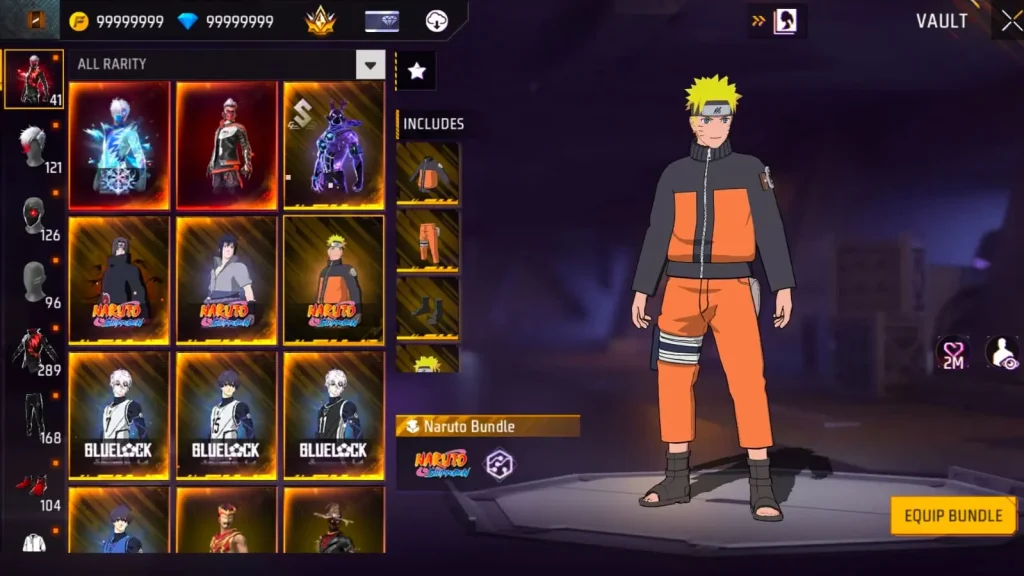View the included orange pants item

[427, 240]
